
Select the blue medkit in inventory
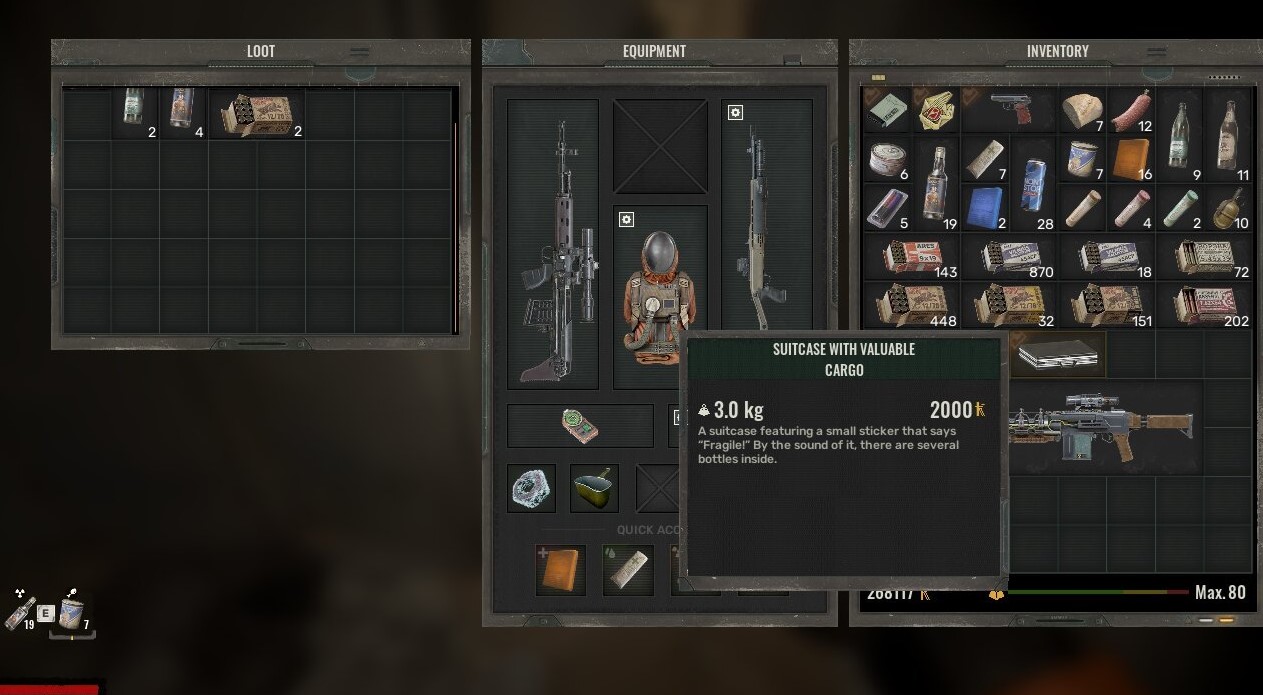coord(985,208)
